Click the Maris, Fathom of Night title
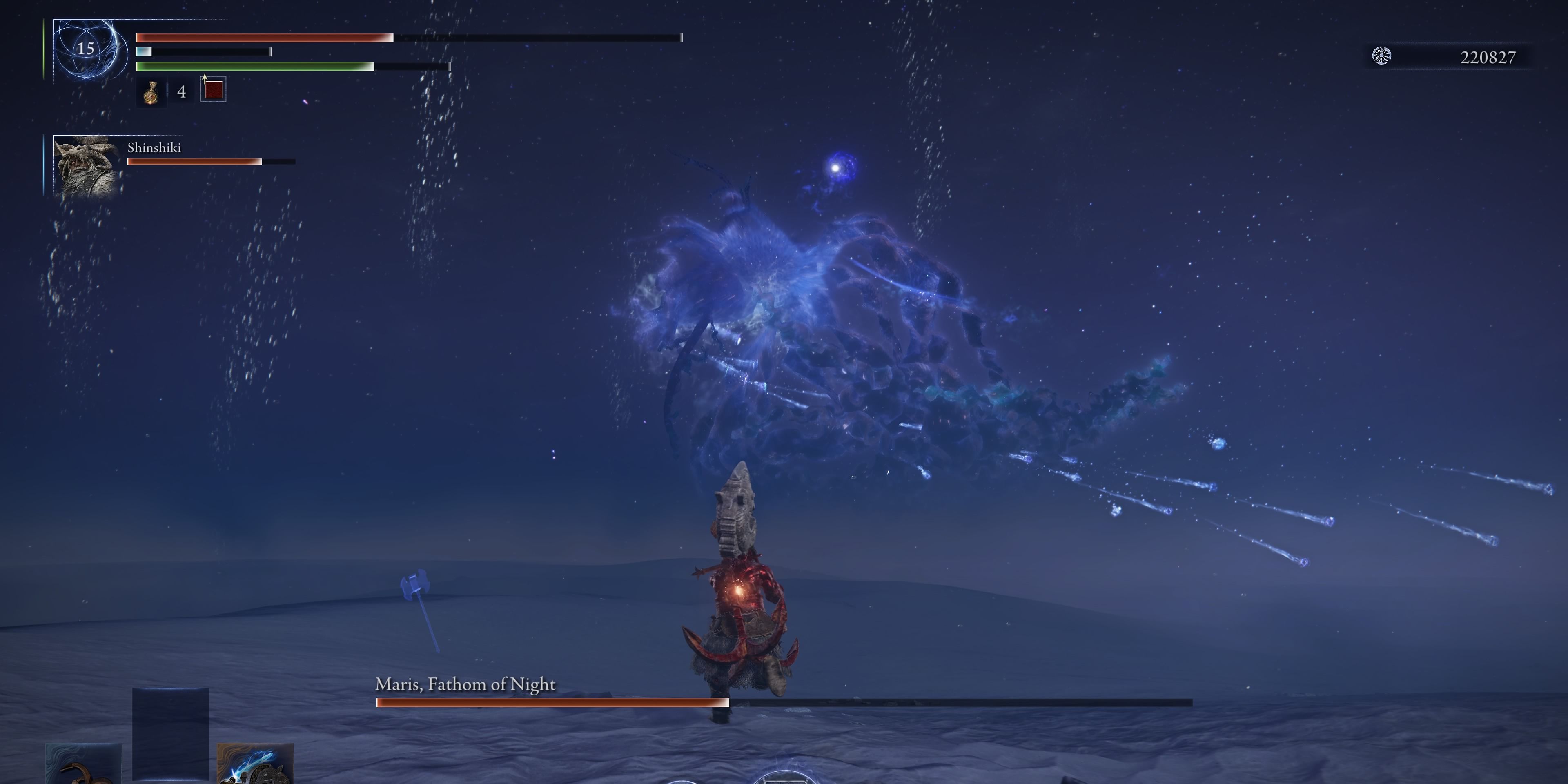The height and width of the screenshot is (784, 1568). tap(465, 684)
